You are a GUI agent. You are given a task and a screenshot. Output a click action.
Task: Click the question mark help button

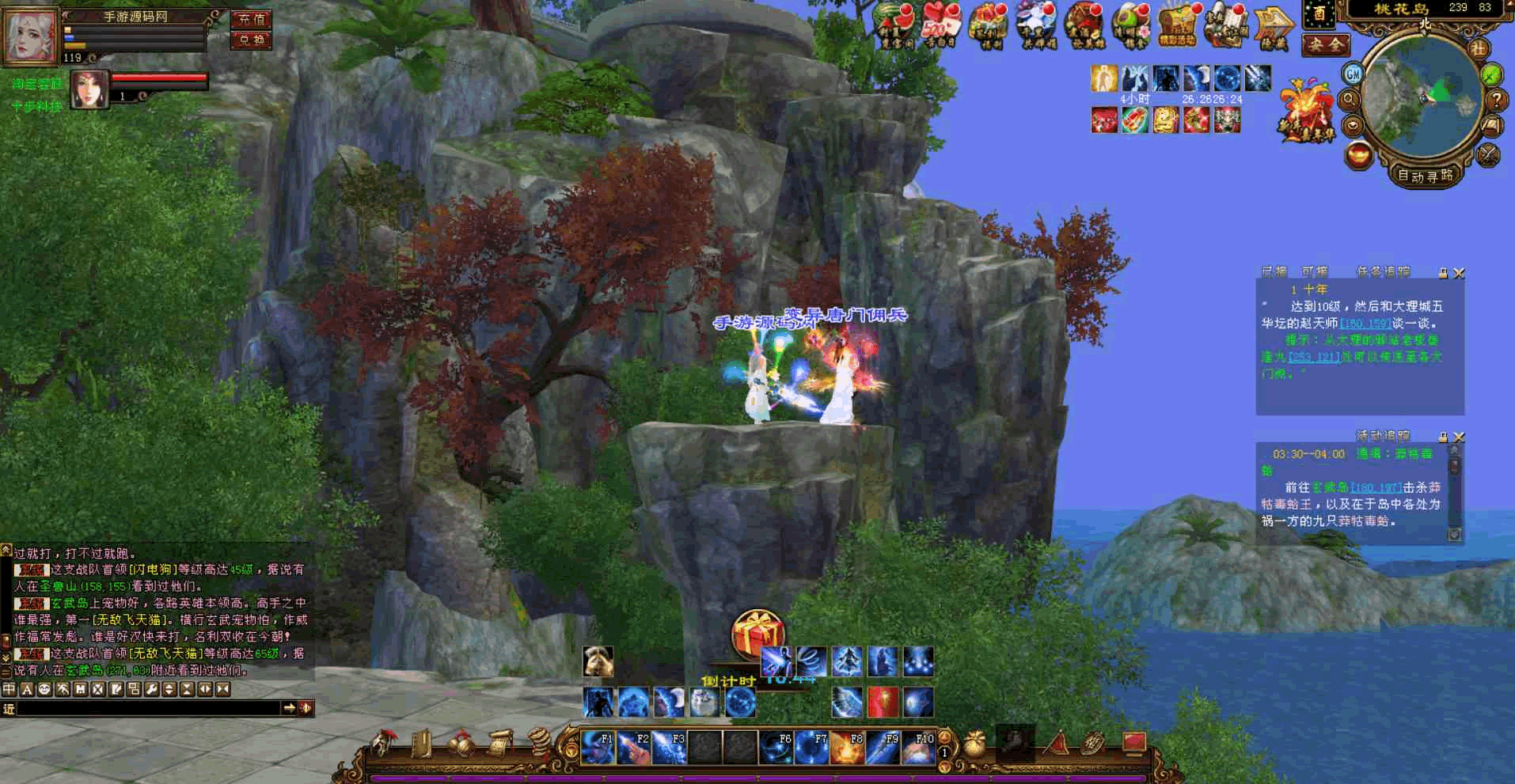tap(1496, 100)
